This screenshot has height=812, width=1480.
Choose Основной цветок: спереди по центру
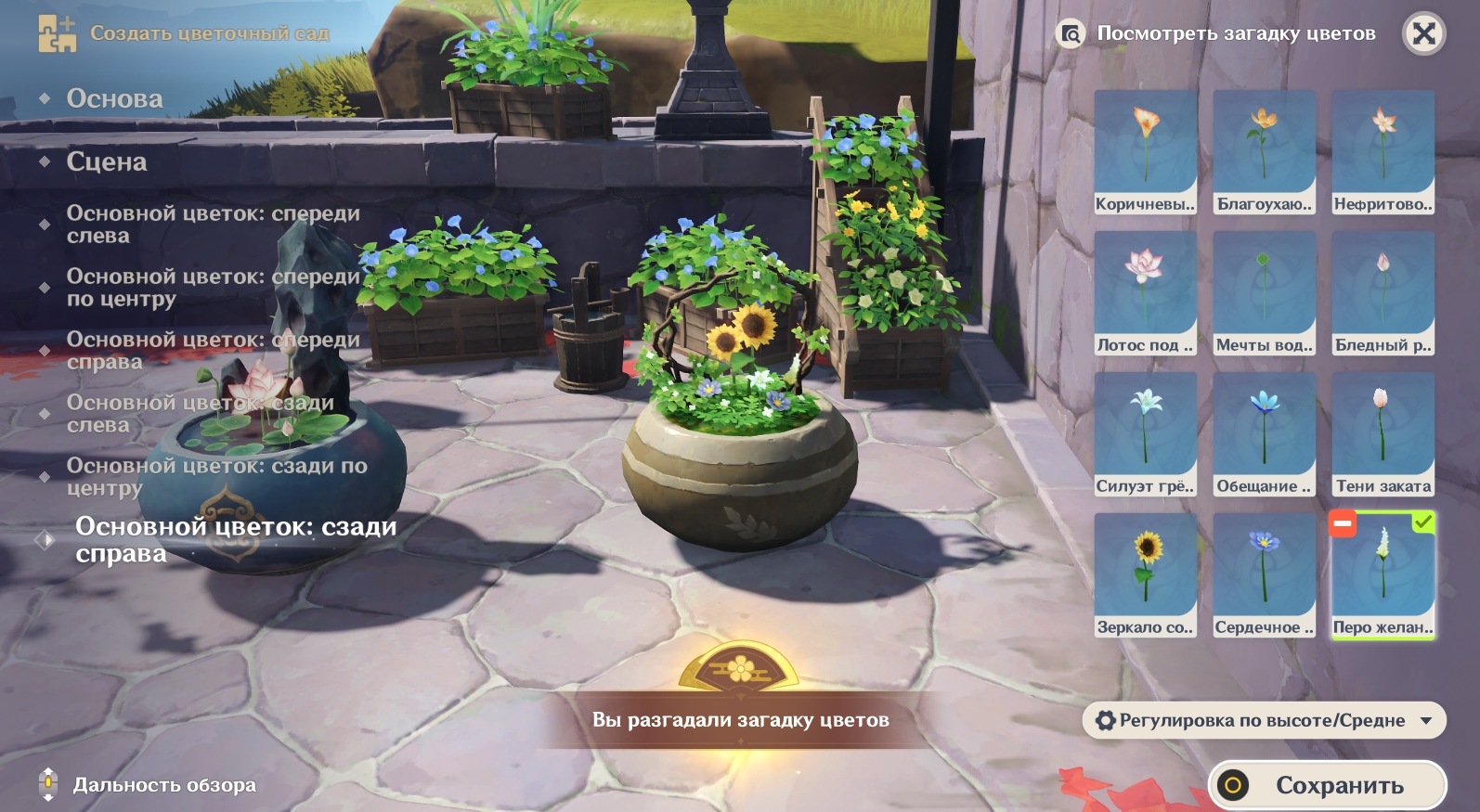coord(213,288)
